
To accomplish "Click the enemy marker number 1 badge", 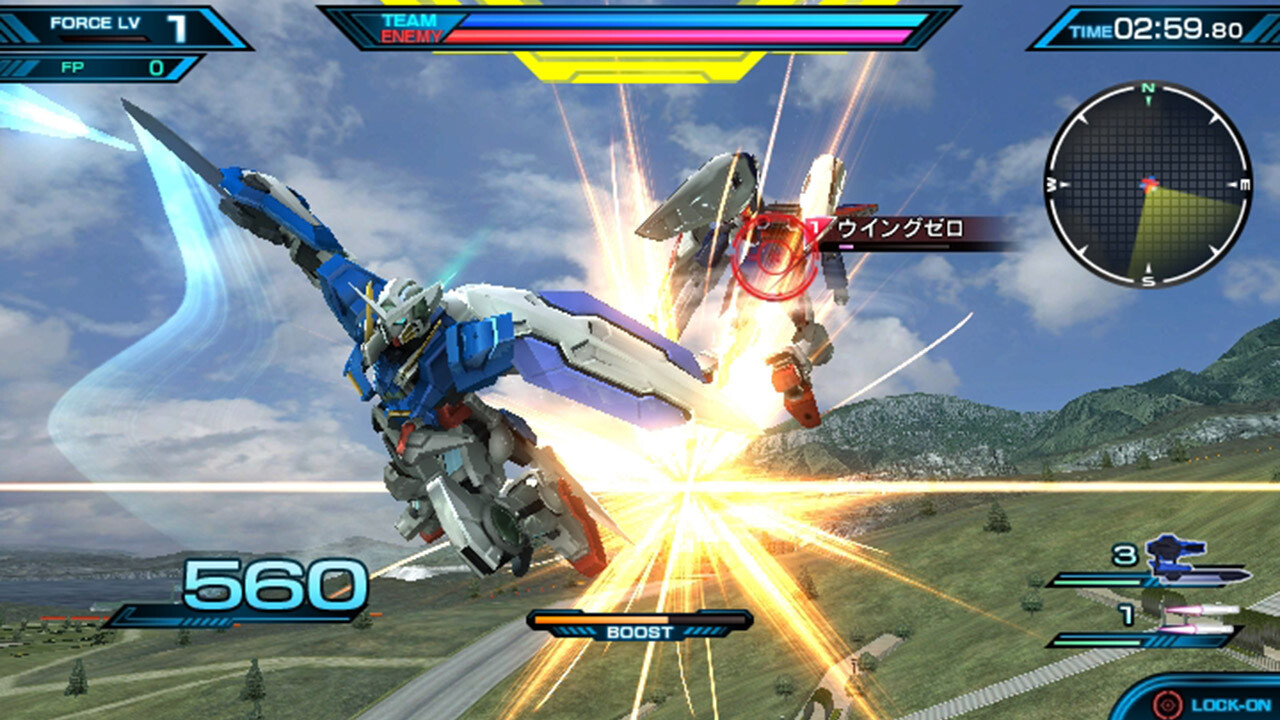I will 818,227.
